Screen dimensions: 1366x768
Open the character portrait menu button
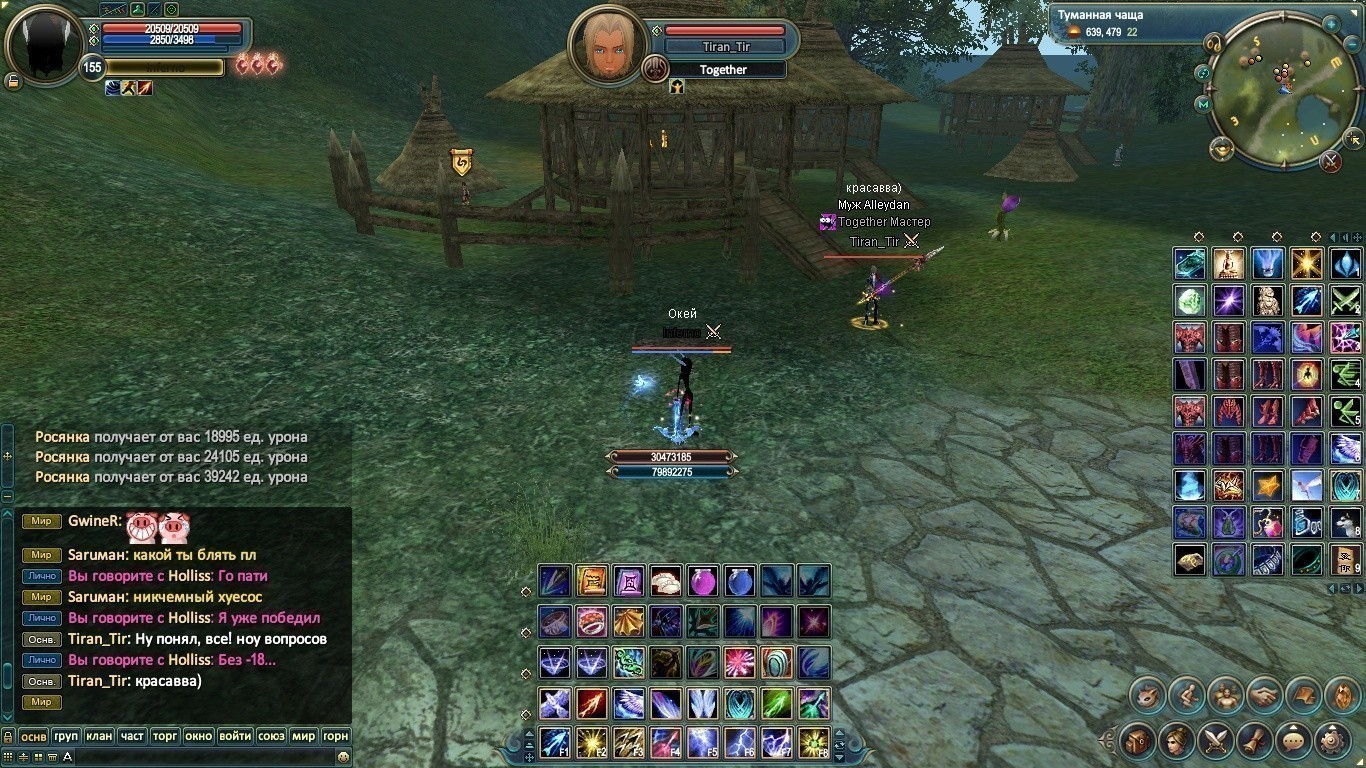pos(1177,741)
